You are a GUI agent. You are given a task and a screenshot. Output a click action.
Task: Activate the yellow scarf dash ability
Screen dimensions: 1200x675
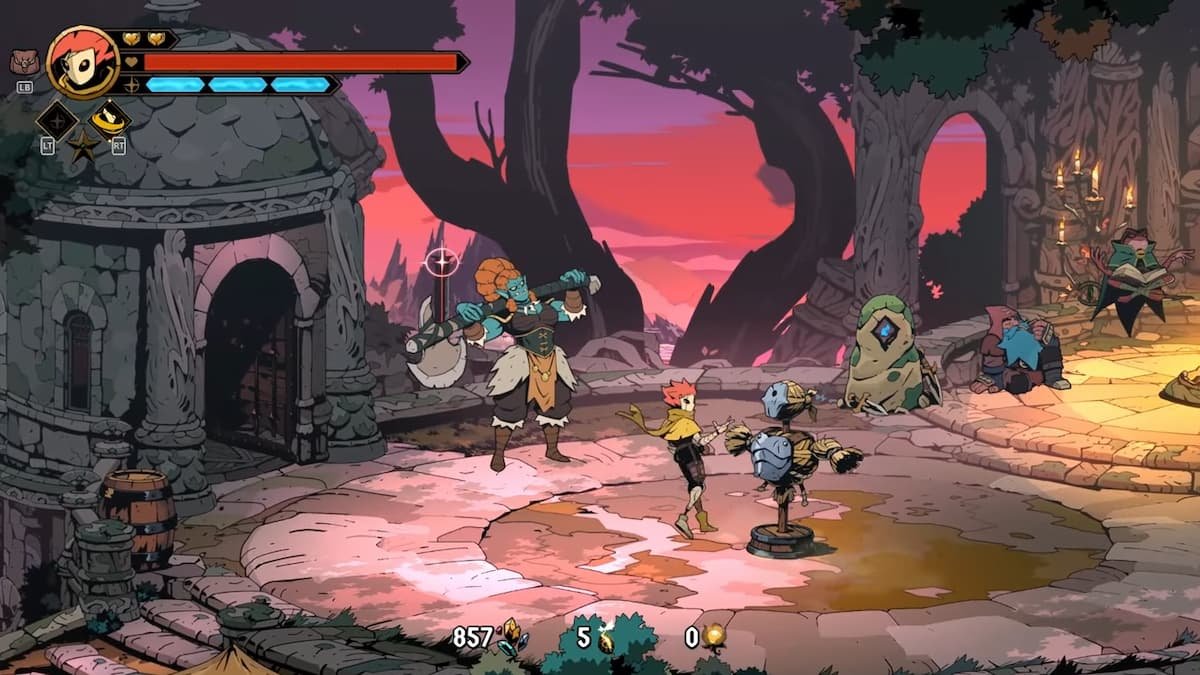110,120
